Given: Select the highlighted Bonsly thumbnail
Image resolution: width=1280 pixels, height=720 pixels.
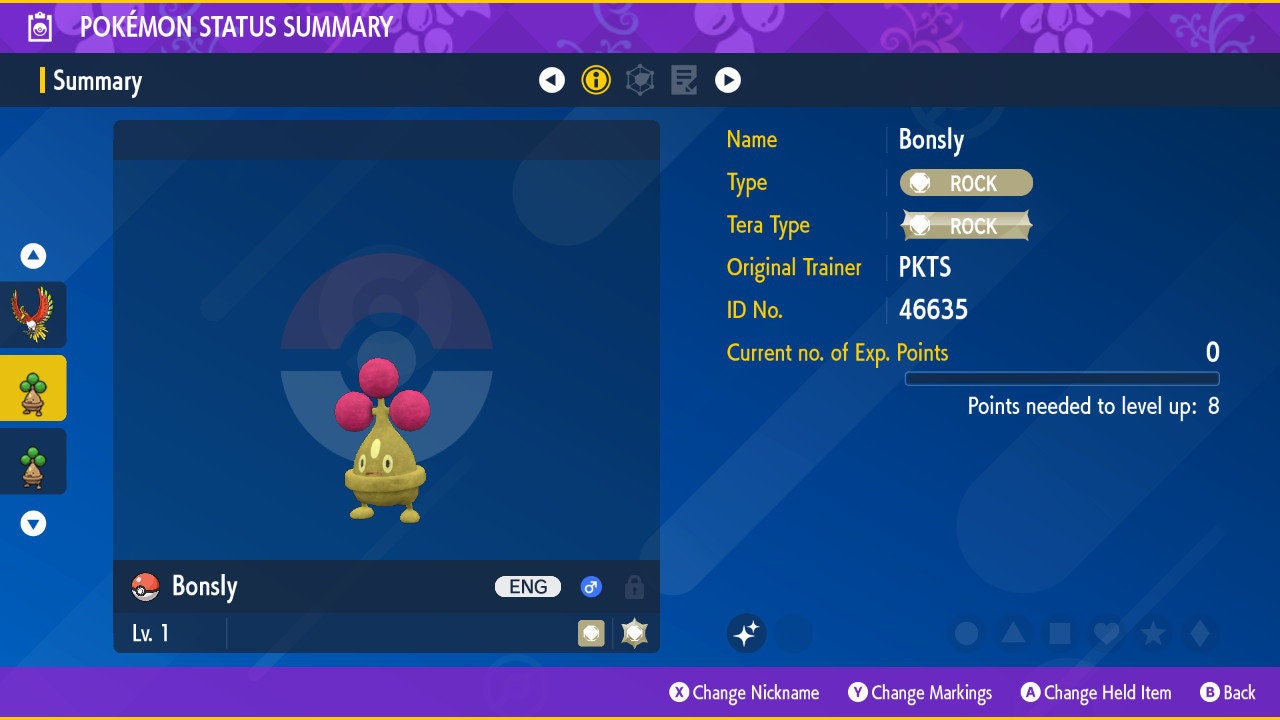Looking at the screenshot, I should [33, 388].
